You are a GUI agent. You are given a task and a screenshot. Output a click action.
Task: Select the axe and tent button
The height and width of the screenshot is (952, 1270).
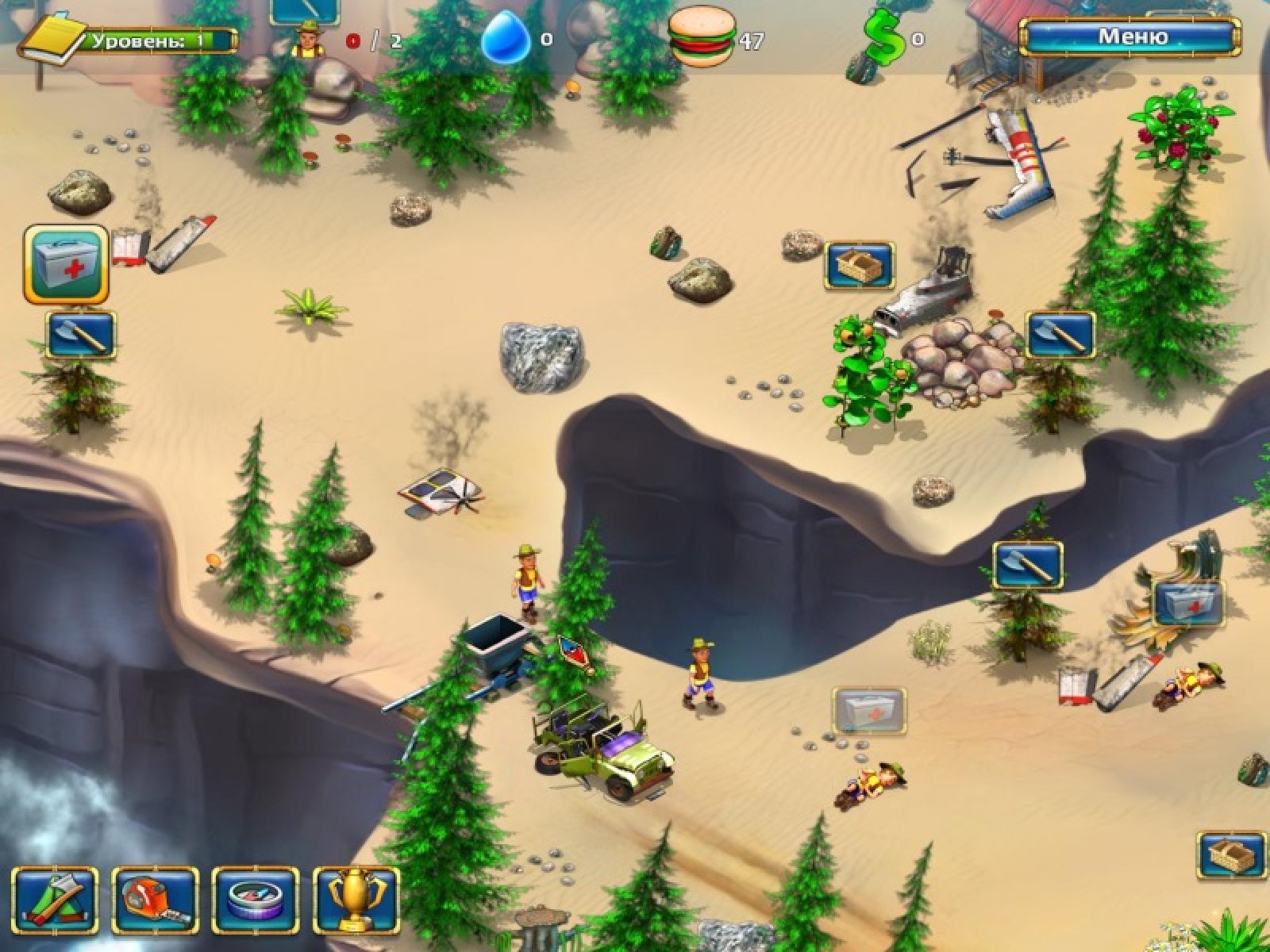[x=55, y=900]
